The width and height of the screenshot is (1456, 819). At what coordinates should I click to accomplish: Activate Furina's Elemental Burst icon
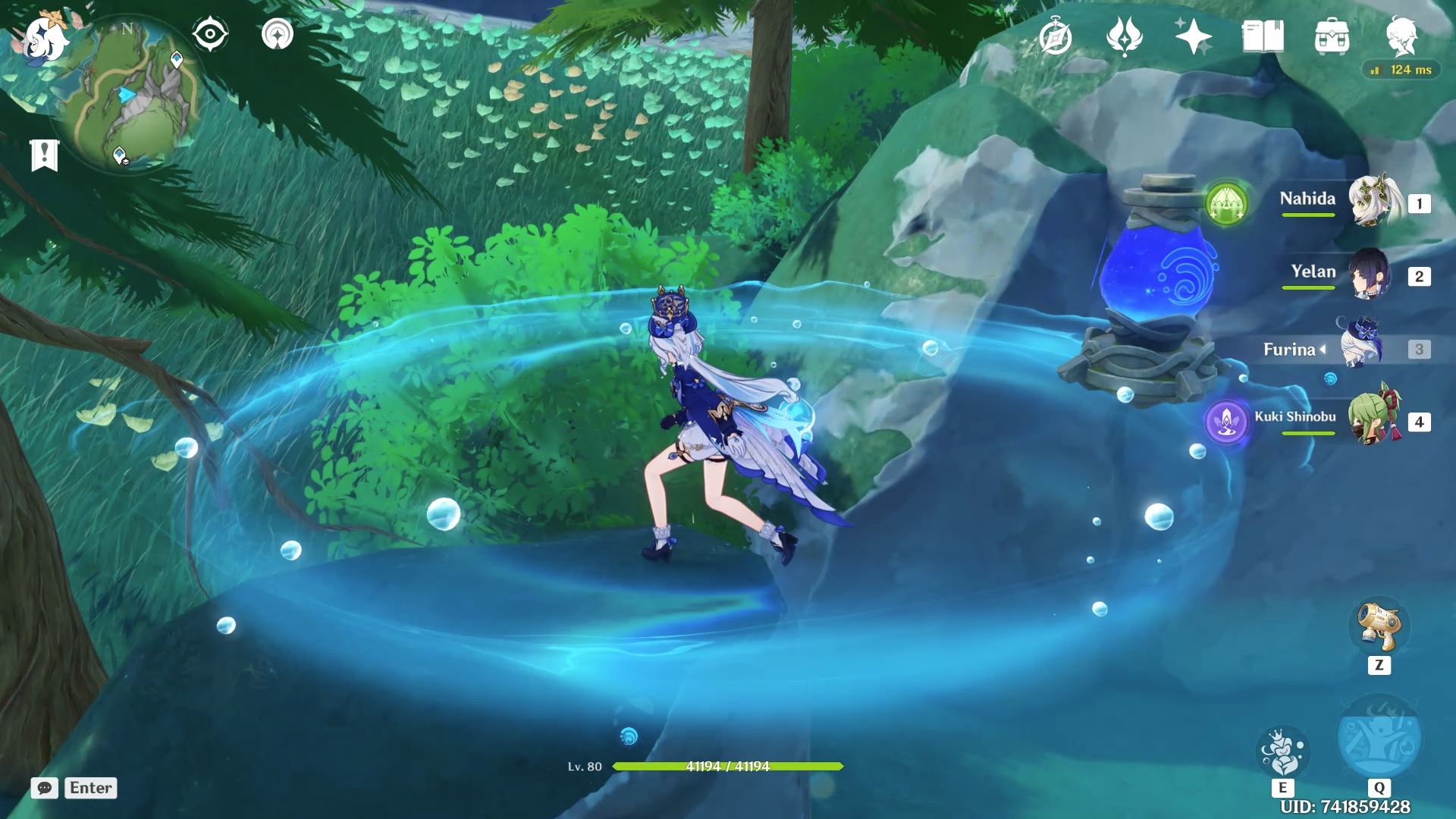[1379, 737]
